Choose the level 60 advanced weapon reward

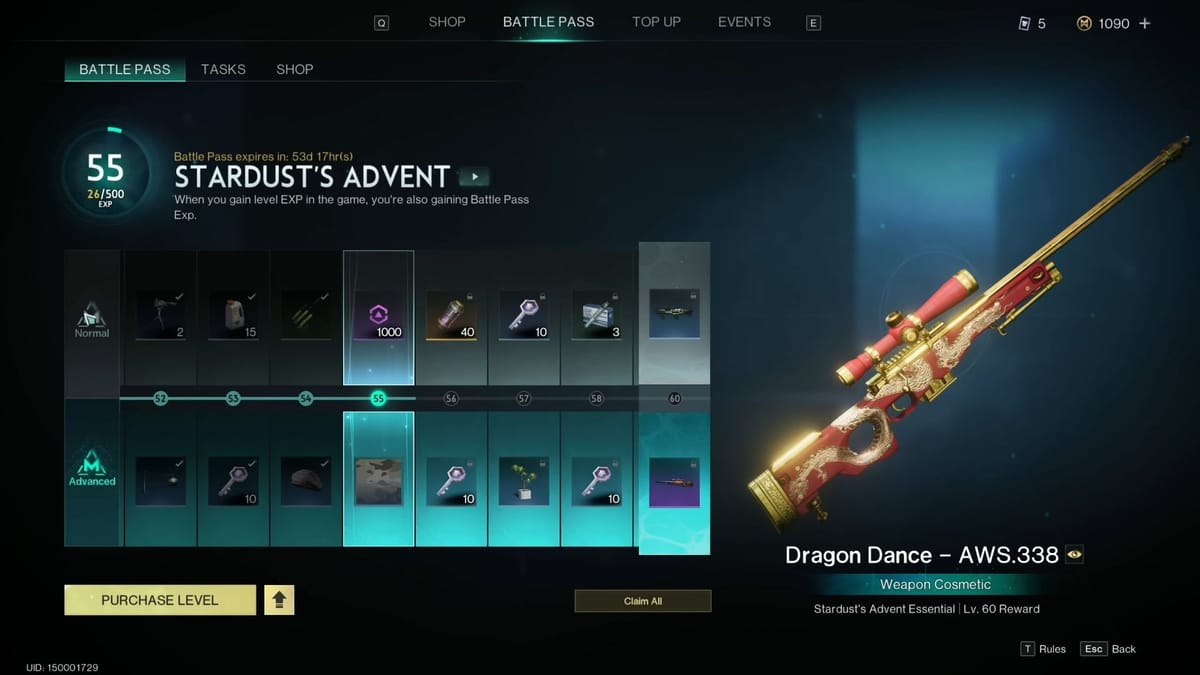click(674, 481)
